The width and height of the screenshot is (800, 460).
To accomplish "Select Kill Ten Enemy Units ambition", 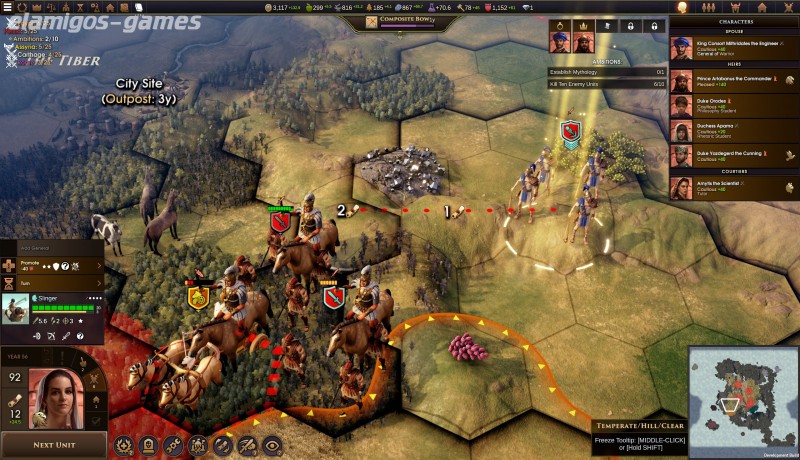I will pyautogui.click(x=607, y=84).
